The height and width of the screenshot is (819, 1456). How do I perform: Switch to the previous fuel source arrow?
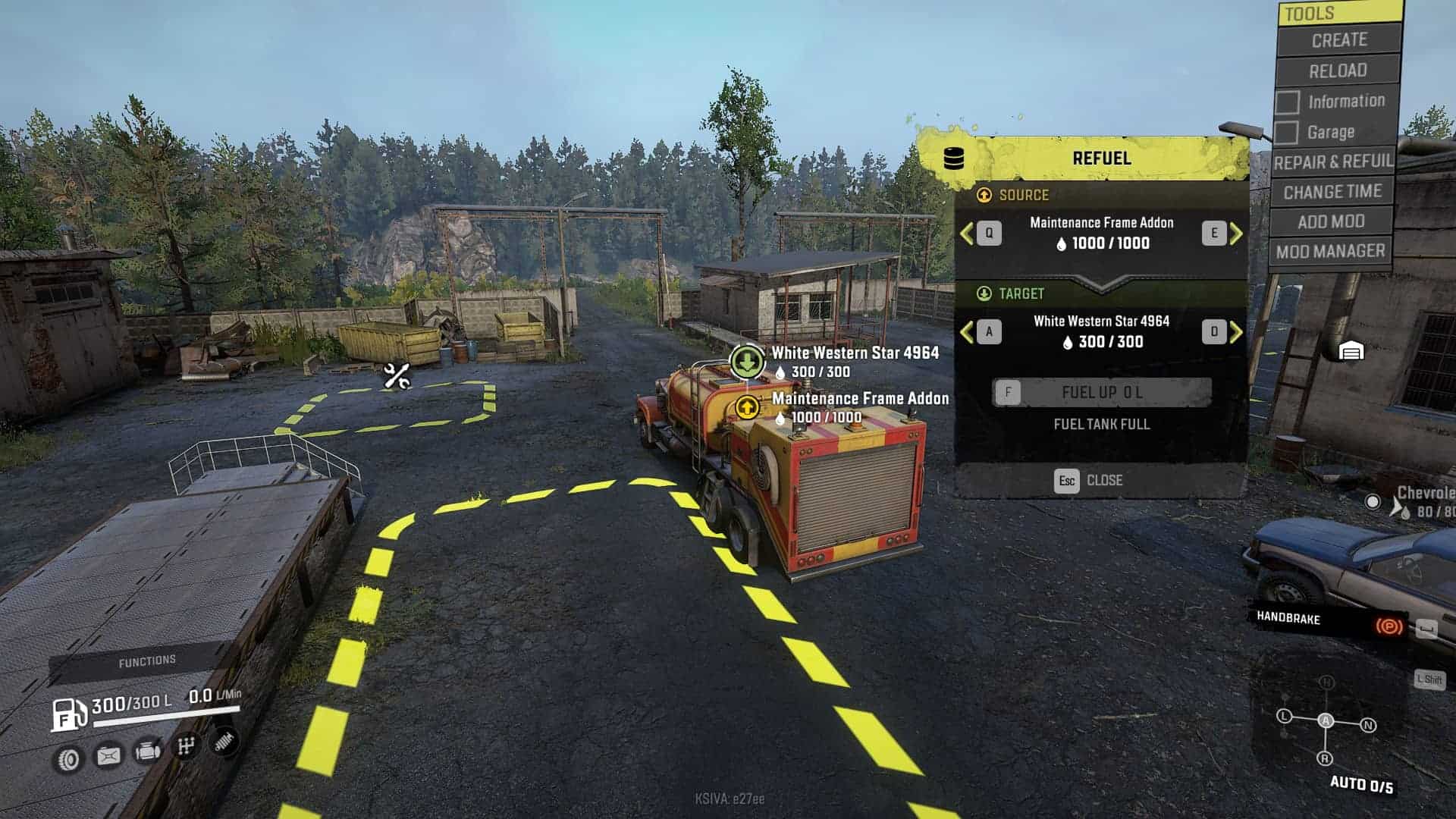point(967,234)
